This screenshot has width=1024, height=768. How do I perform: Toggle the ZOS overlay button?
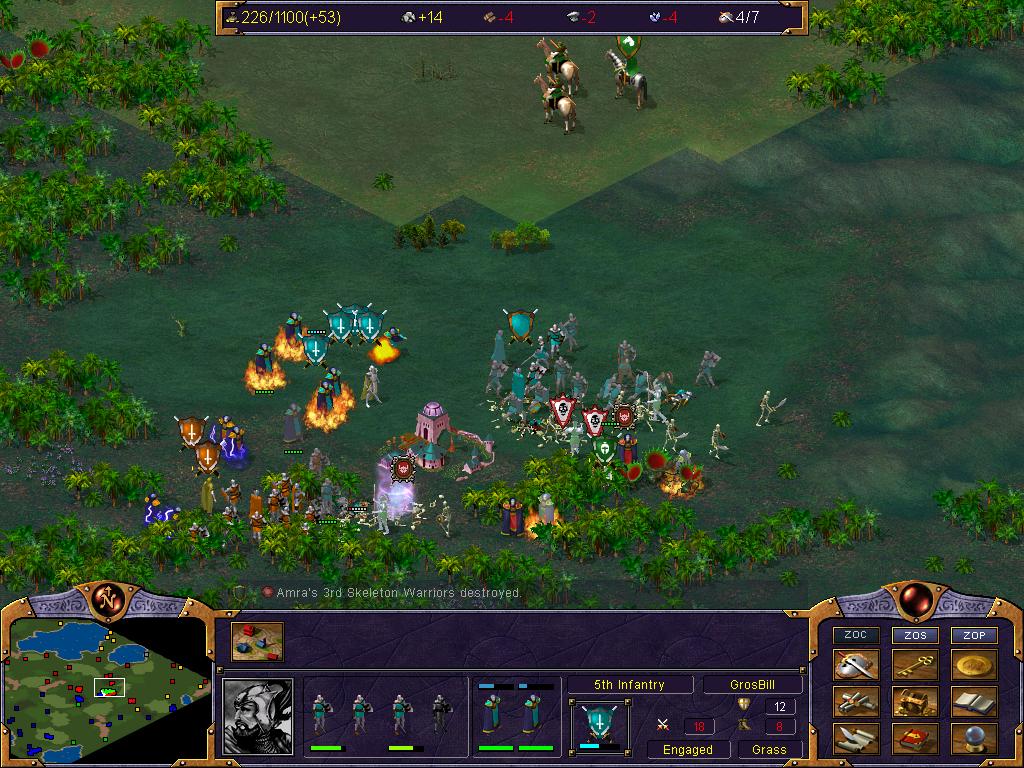[915, 635]
